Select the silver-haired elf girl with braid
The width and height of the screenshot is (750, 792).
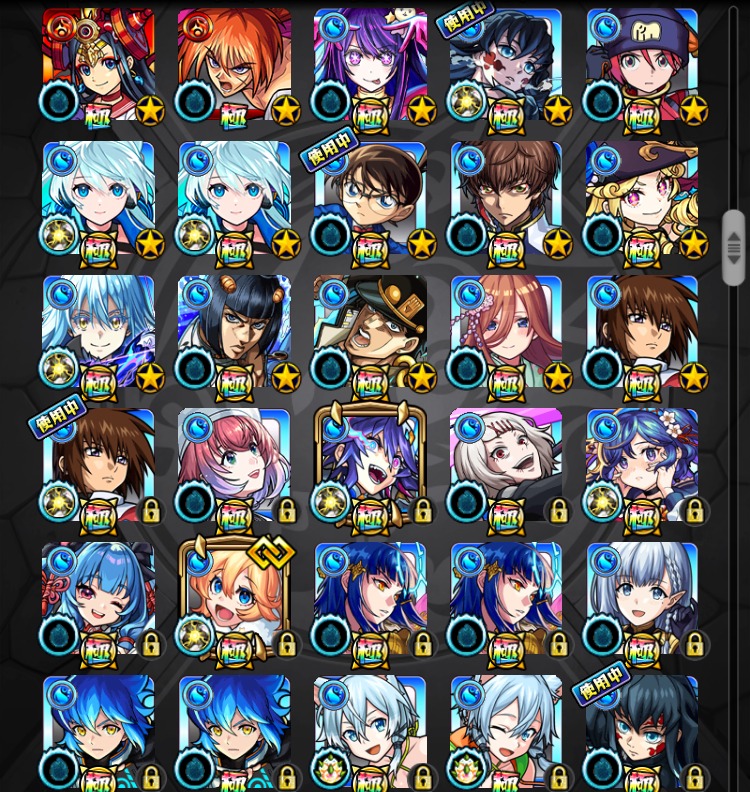click(x=642, y=598)
